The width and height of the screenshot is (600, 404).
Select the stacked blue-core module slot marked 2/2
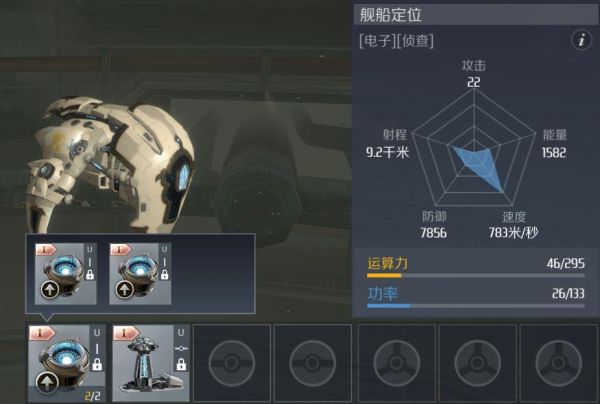click(x=65, y=361)
